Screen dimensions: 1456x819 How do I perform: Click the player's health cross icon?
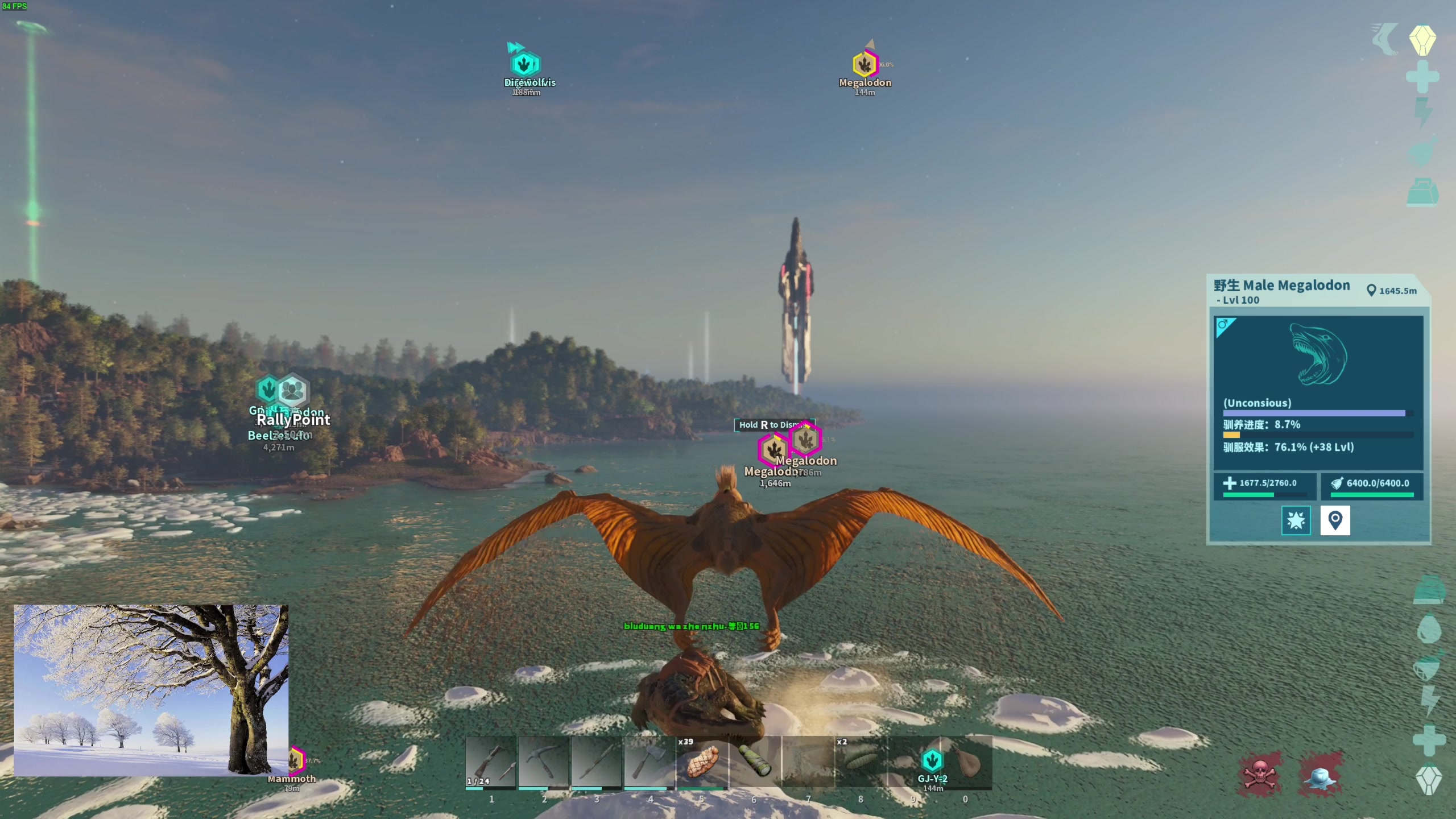[1428, 740]
